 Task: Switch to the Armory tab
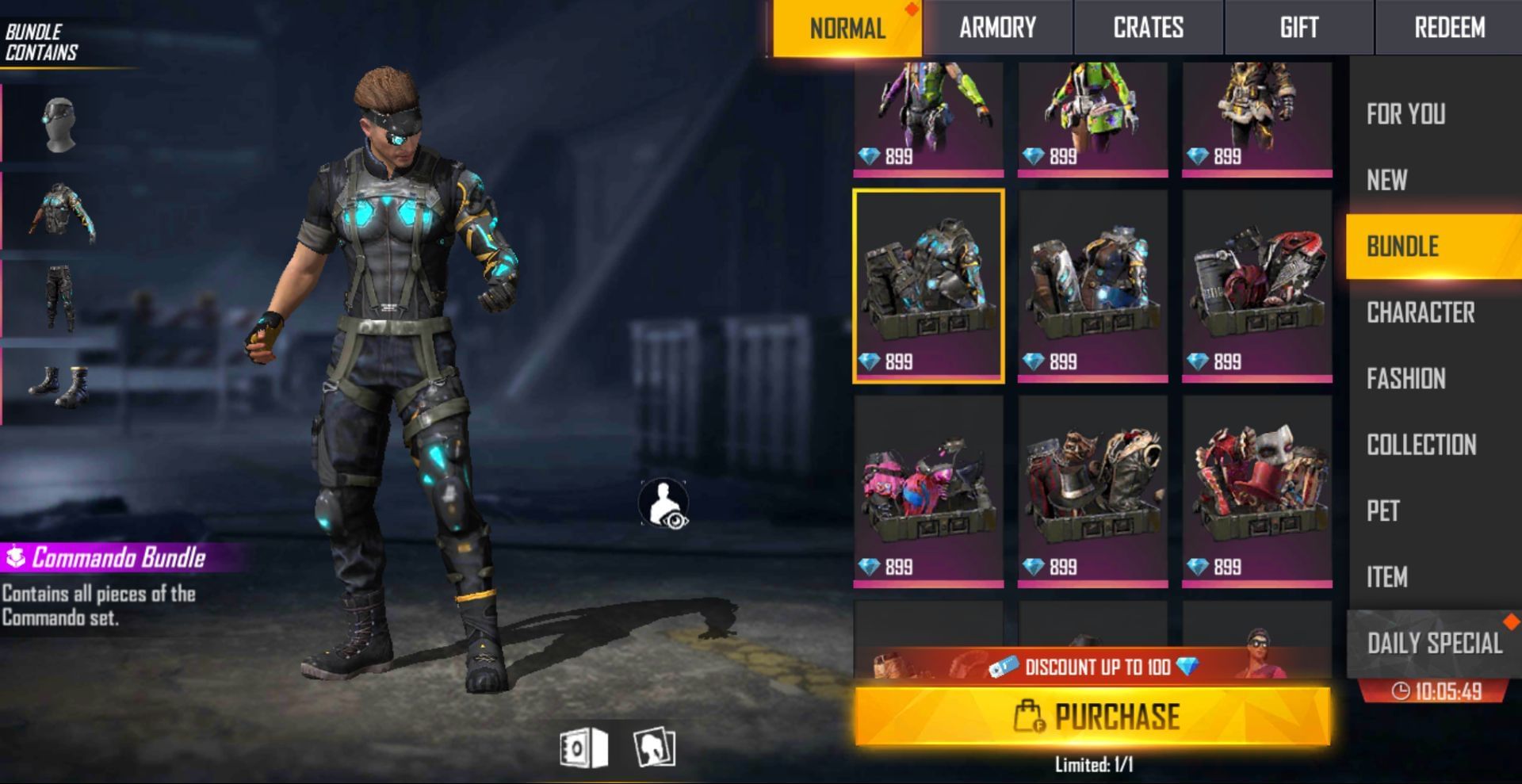(997, 28)
